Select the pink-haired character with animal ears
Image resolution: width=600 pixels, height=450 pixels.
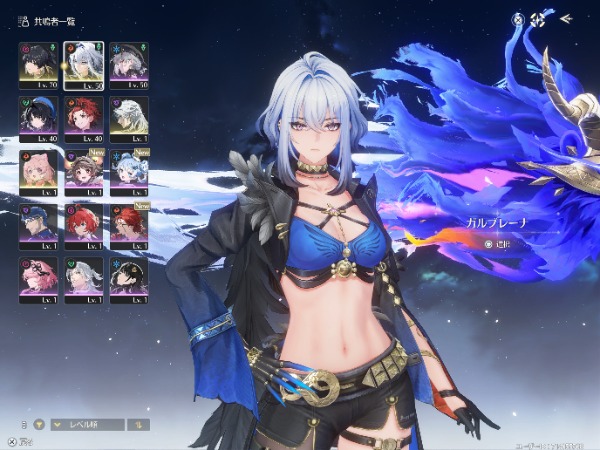click(x=36, y=170)
